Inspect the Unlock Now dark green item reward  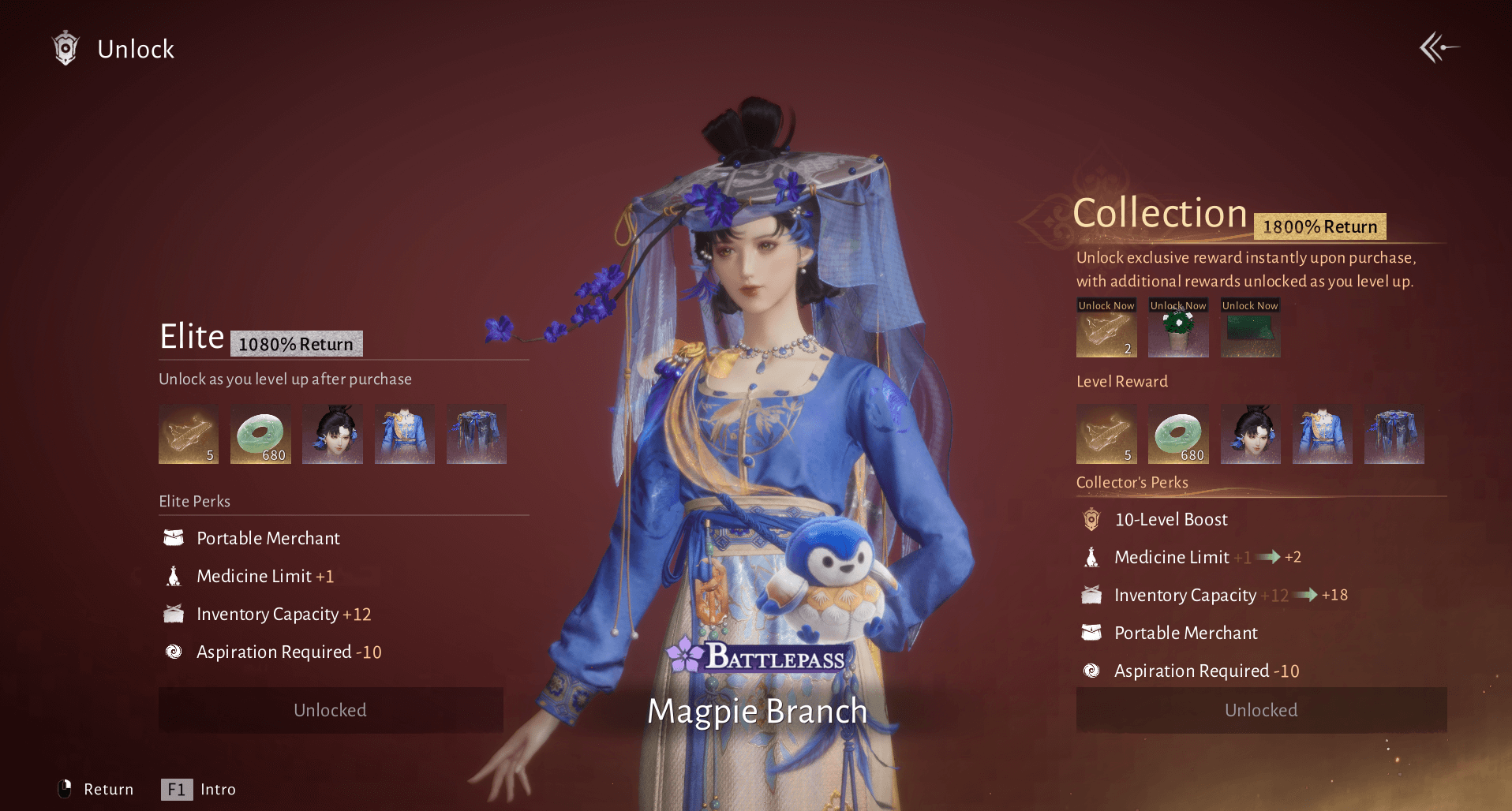click(1250, 329)
